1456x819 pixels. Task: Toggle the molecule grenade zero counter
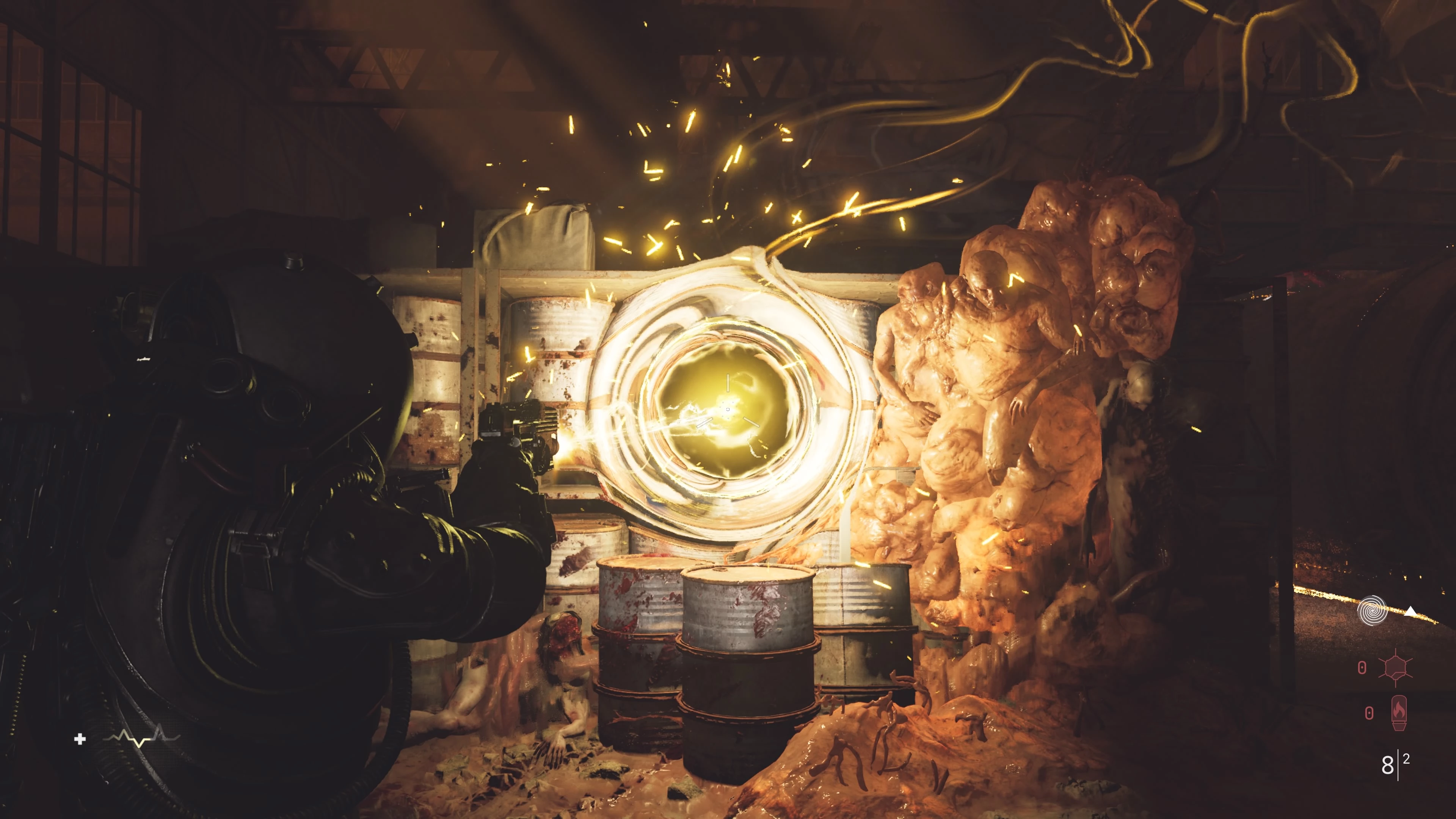click(1362, 667)
